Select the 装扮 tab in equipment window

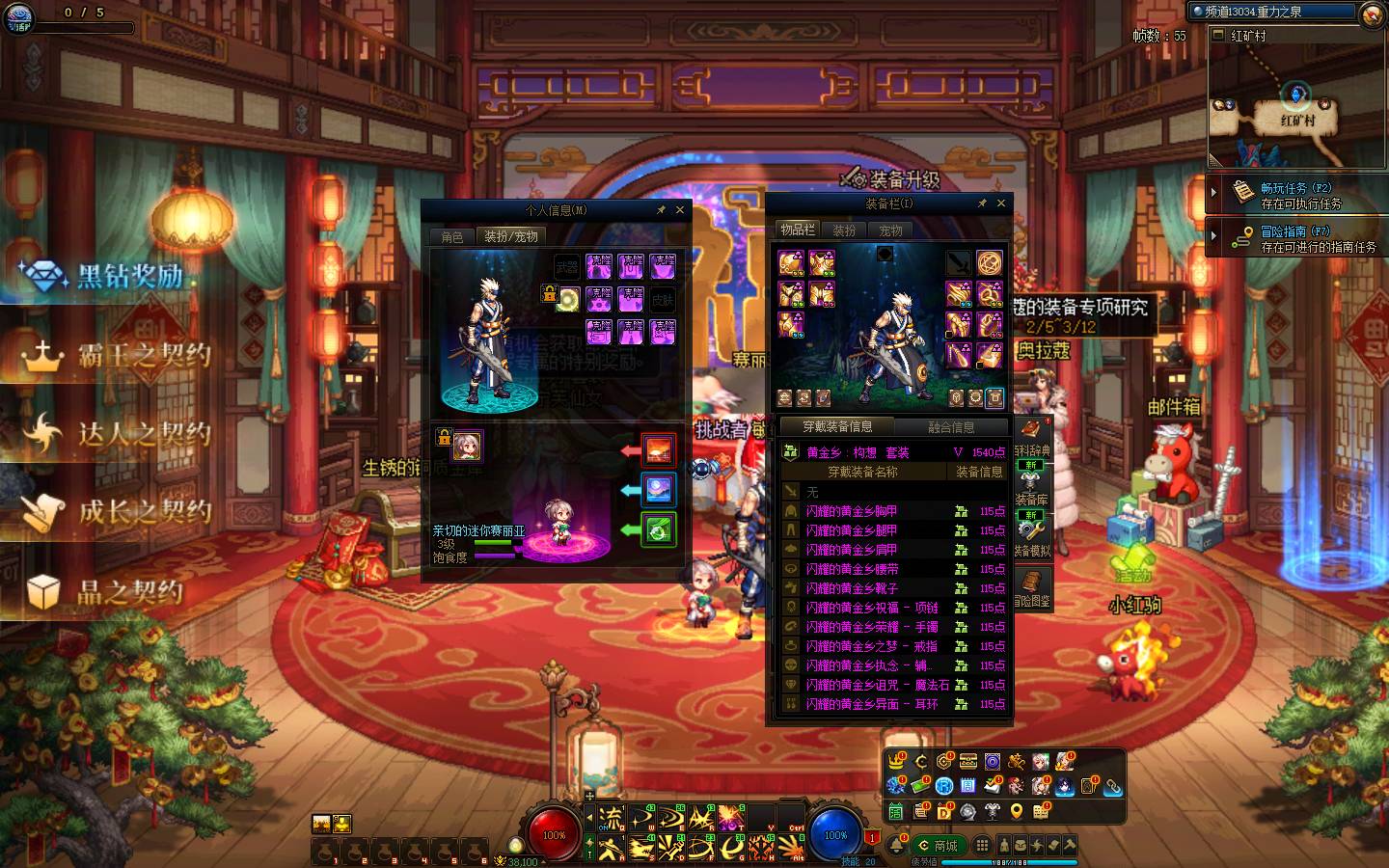(844, 231)
